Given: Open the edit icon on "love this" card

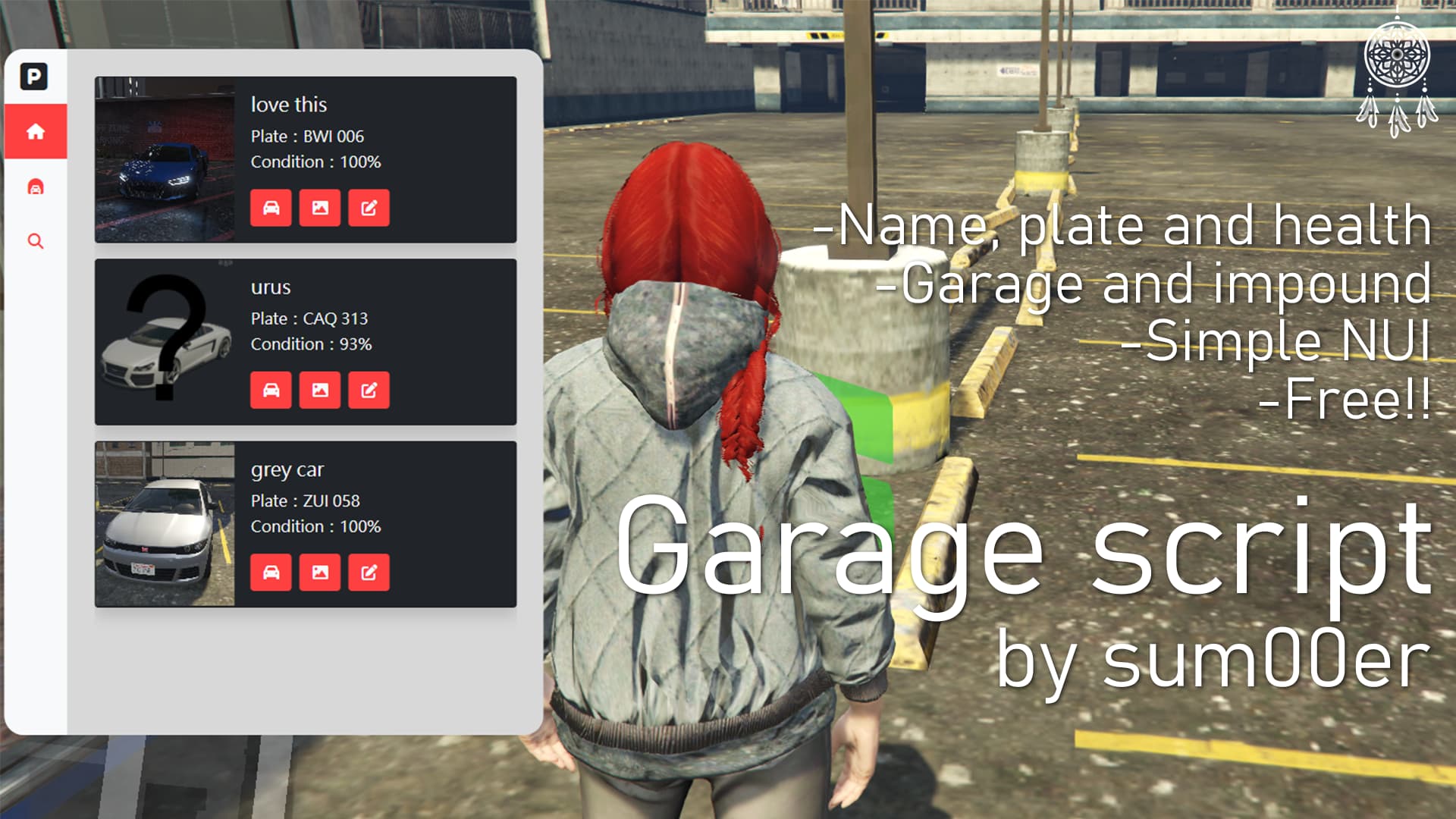Looking at the screenshot, I should pyautogui.click(x=369, y=209).
